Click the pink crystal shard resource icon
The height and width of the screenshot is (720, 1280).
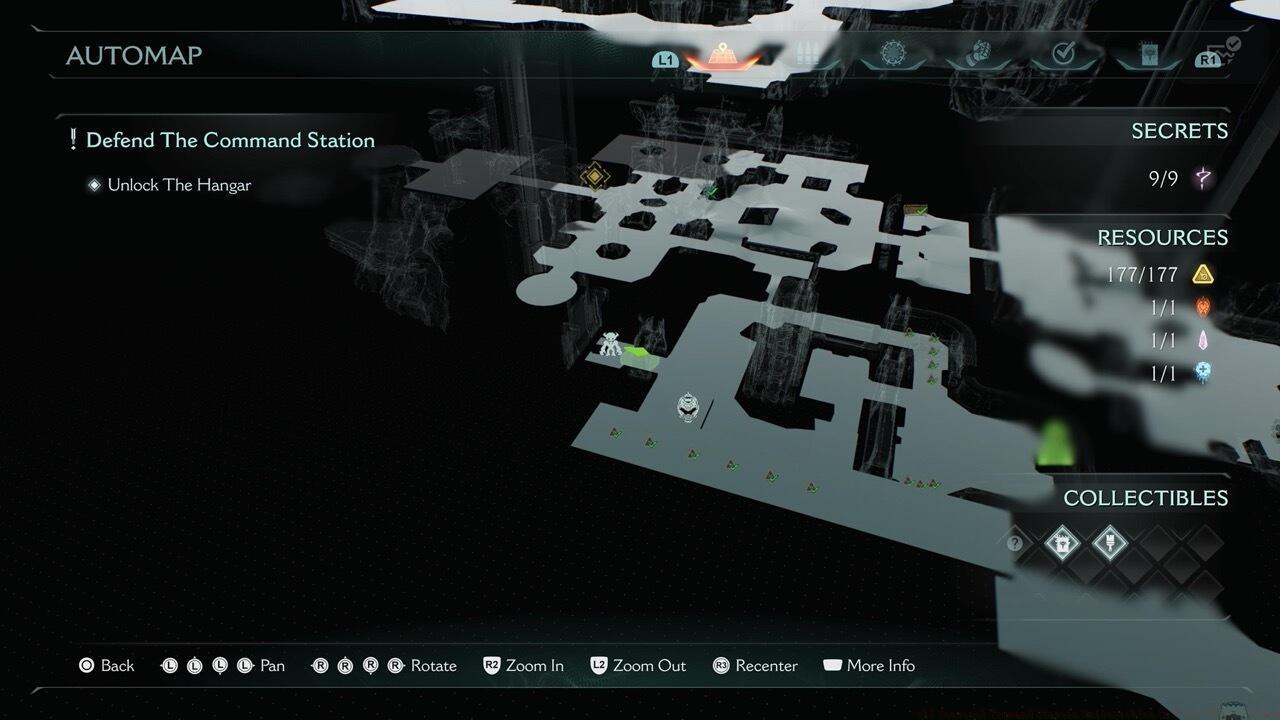(1203, 340)
